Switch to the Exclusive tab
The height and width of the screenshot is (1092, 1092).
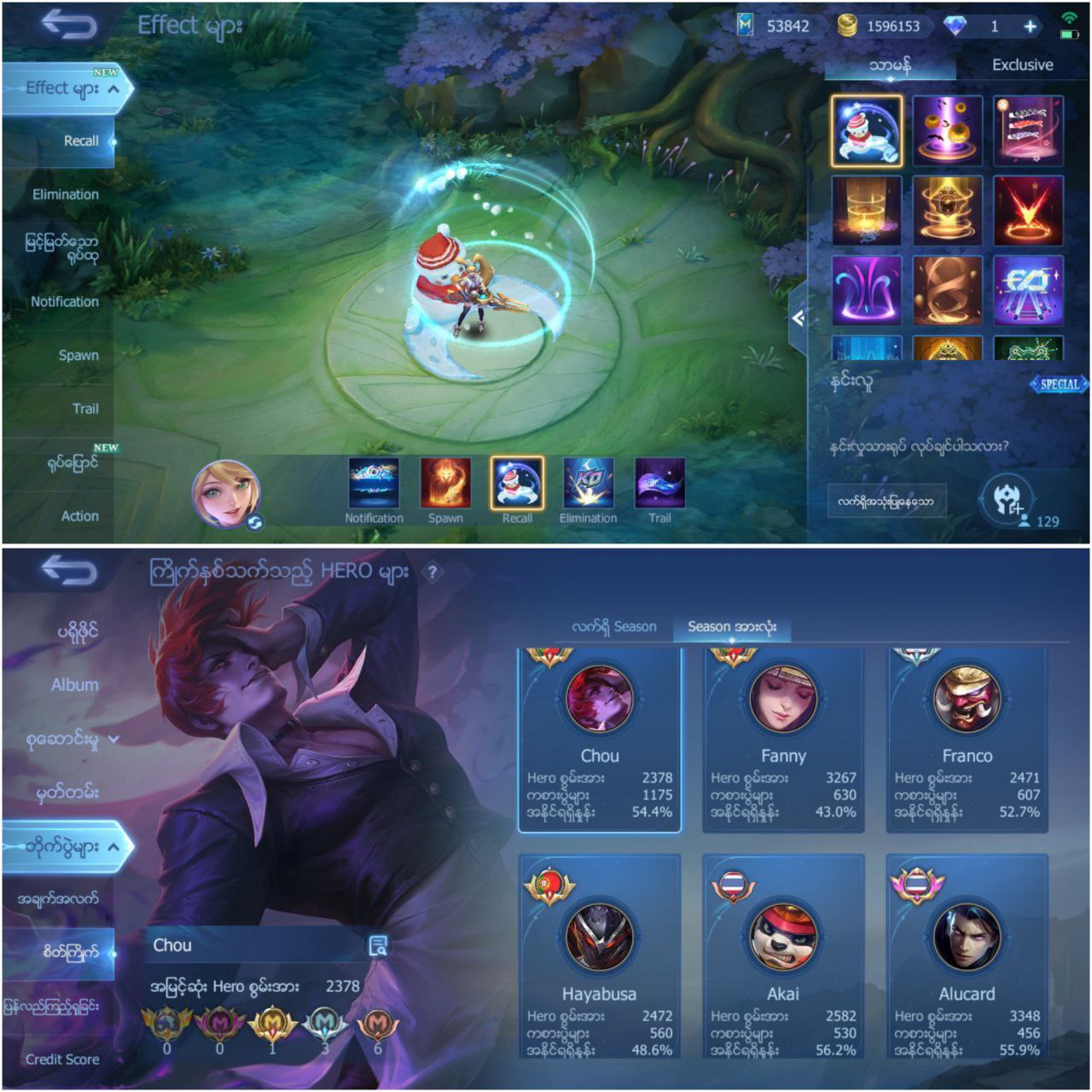[1022, 65]
